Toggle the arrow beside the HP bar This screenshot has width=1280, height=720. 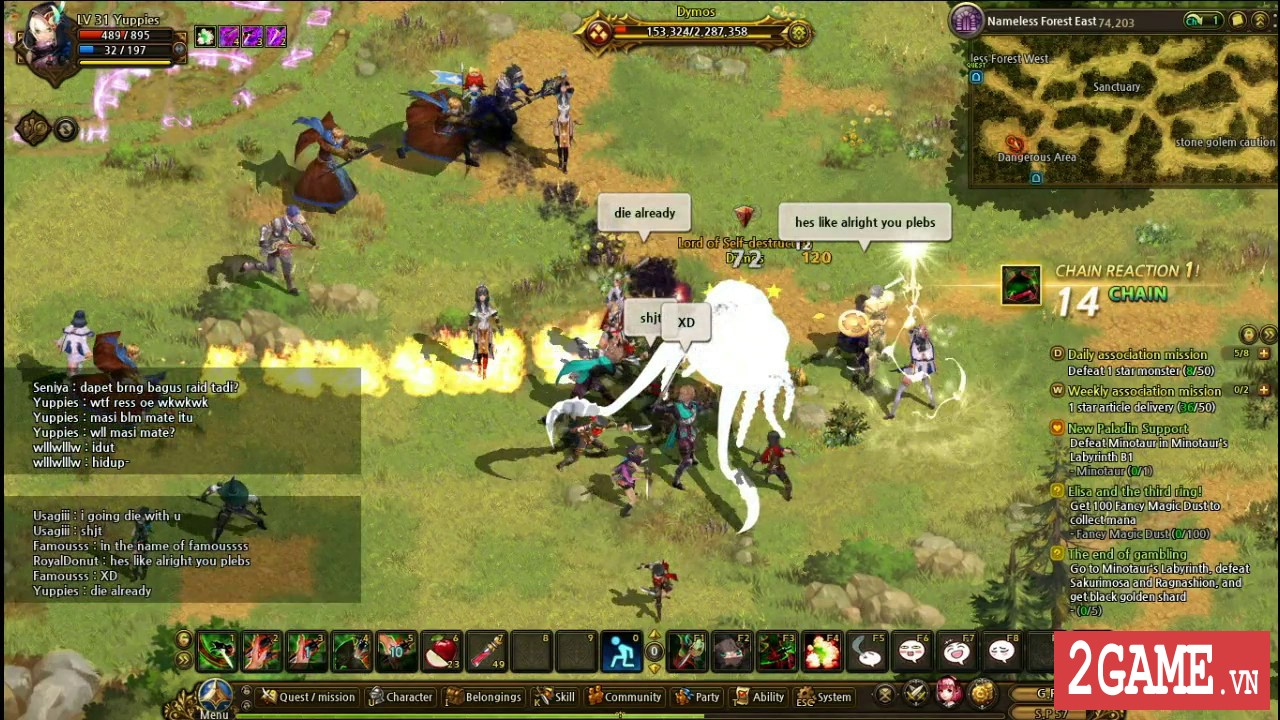point(179,49)
